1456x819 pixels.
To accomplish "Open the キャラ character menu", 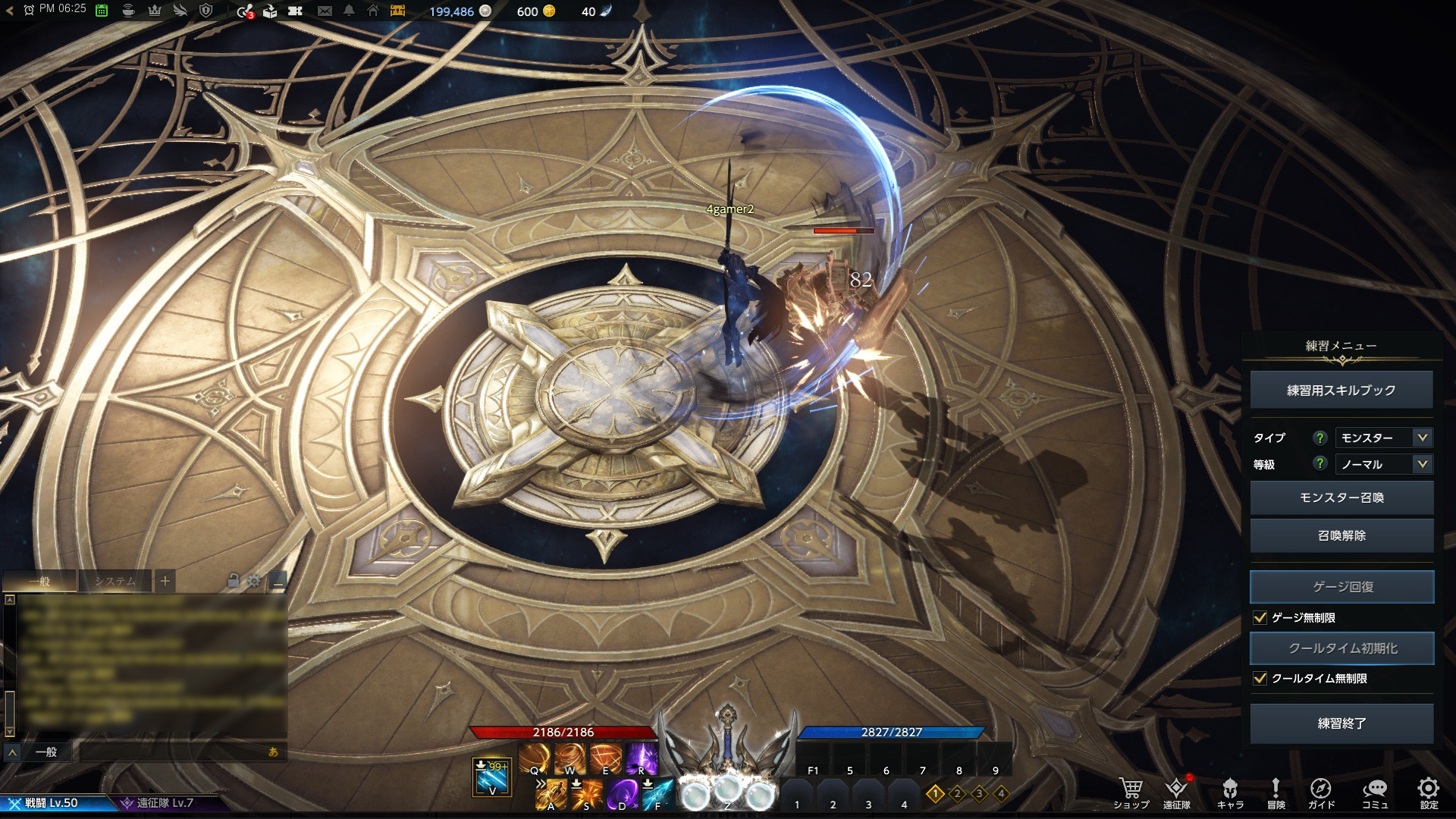I will click(x=1230, y=791).
